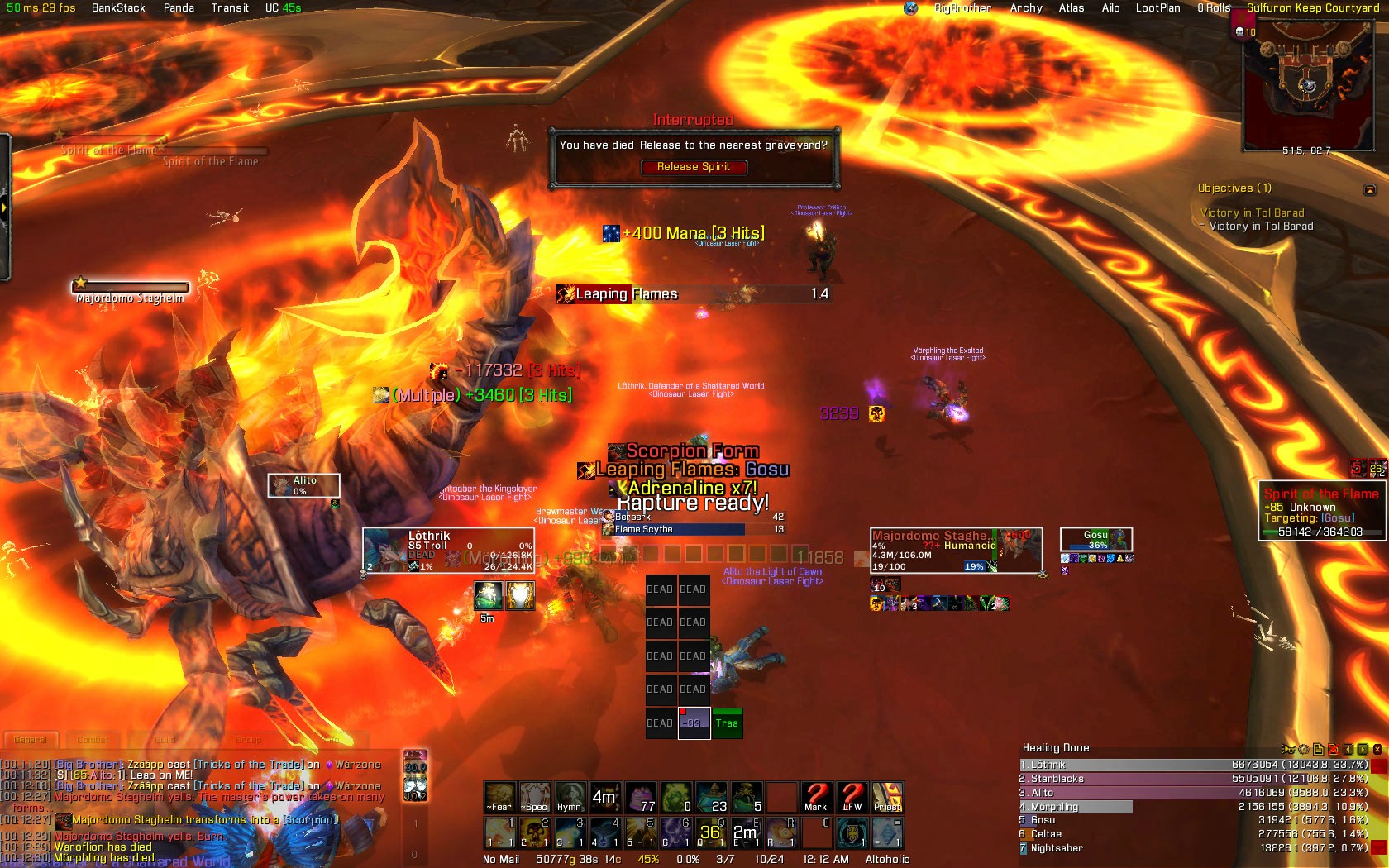The height and width of the screenshot is (868, 1389).
Task: Switch to the Combat chat tab
Action: pyautogui.click(x=93, y=740)
